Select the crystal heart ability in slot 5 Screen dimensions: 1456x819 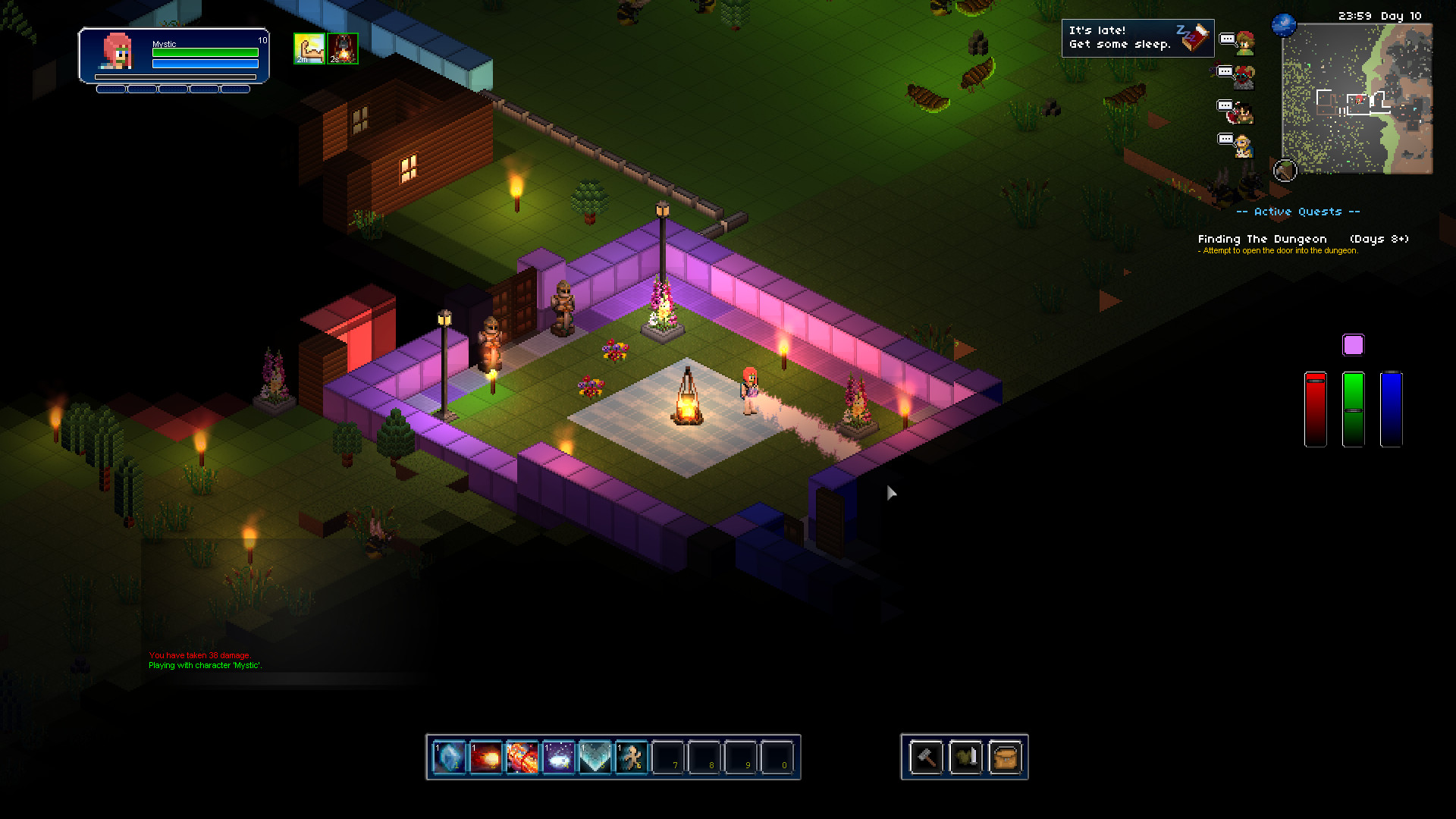[x=595, y=757]
